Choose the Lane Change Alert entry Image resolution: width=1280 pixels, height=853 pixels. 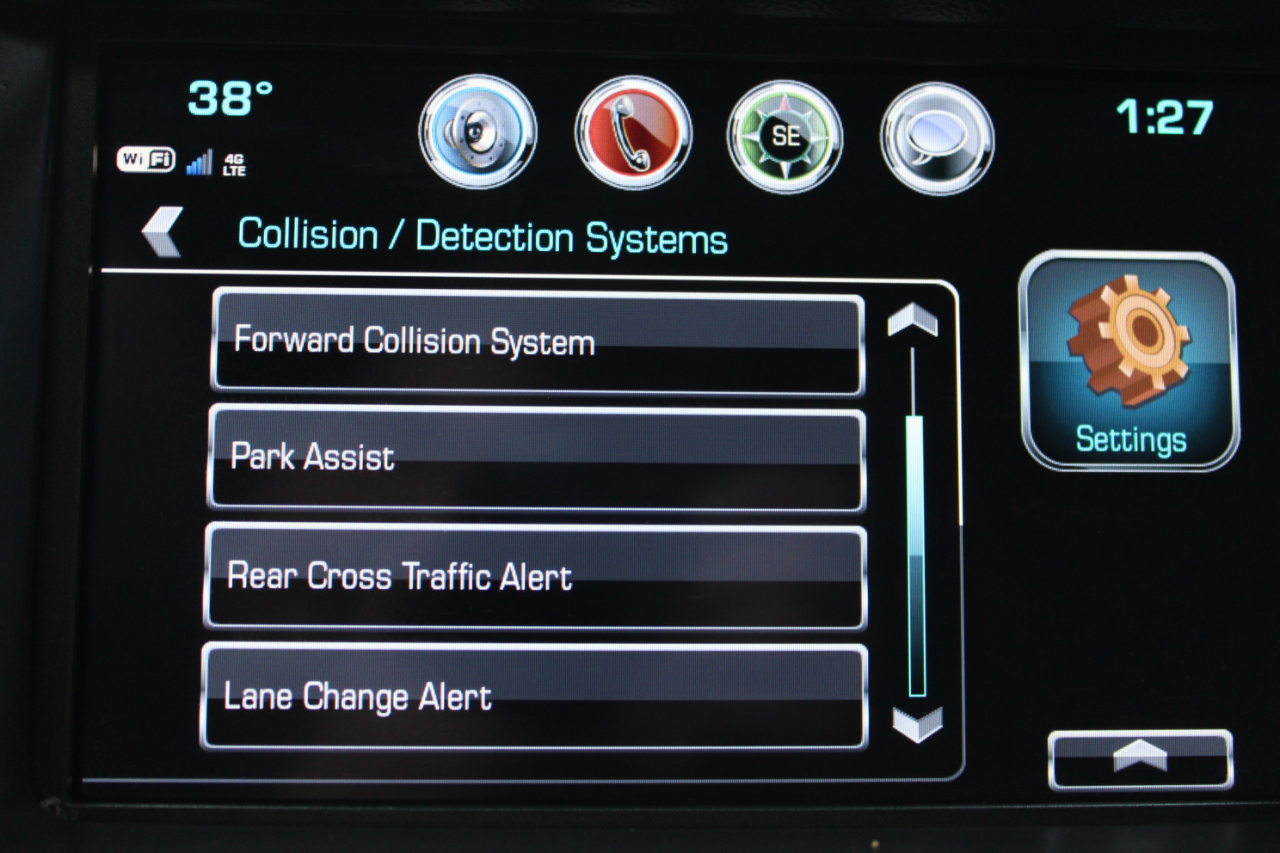click(533, 696)
